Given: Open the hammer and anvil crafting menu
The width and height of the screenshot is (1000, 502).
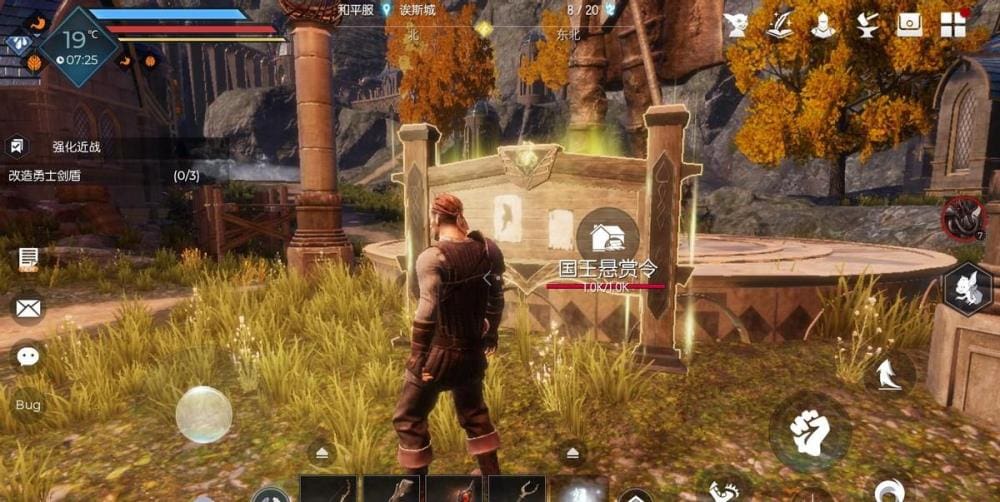Looking at the screenshot, I should [867, 25].
